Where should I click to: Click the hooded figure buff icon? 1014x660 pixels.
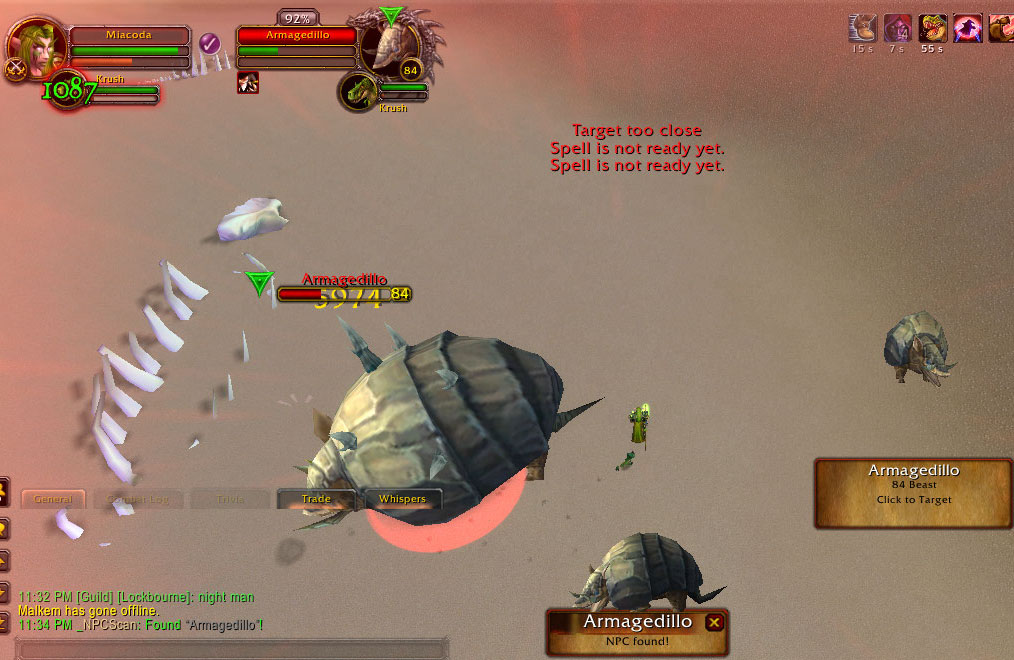(898, 27)
